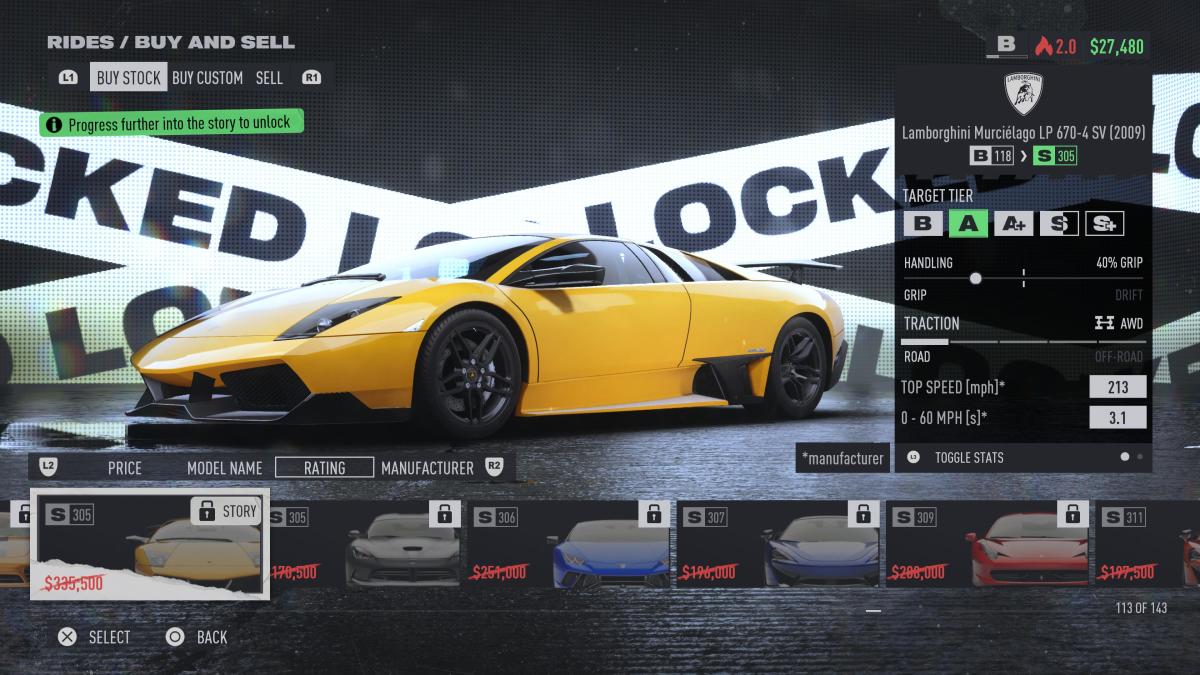1200x675 pixels.
Task: Select the S 311 car card
Action: coord(1148,544)
